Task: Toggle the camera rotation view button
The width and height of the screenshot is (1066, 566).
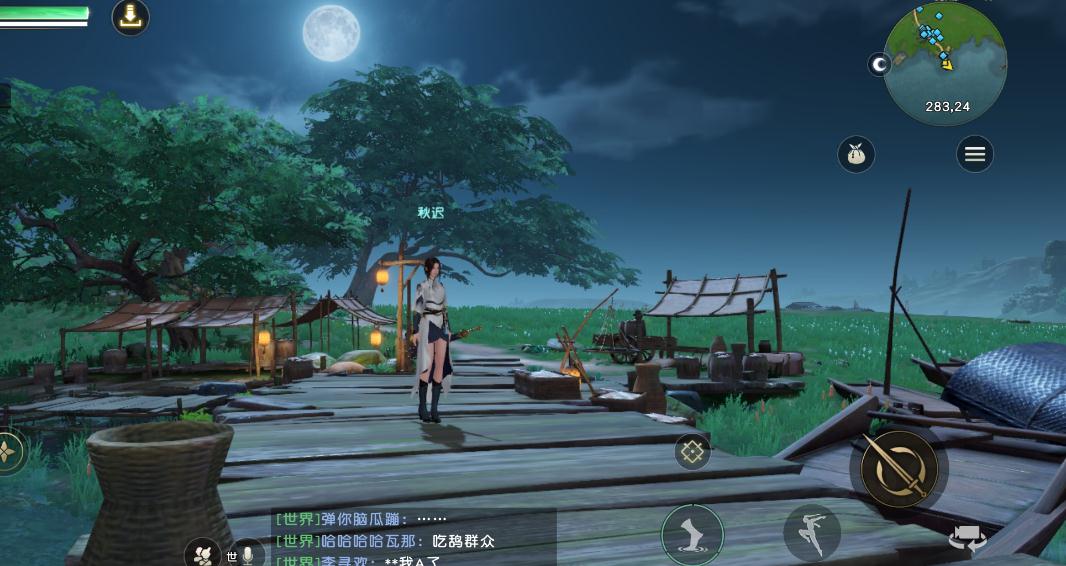Action: (967, 540)
